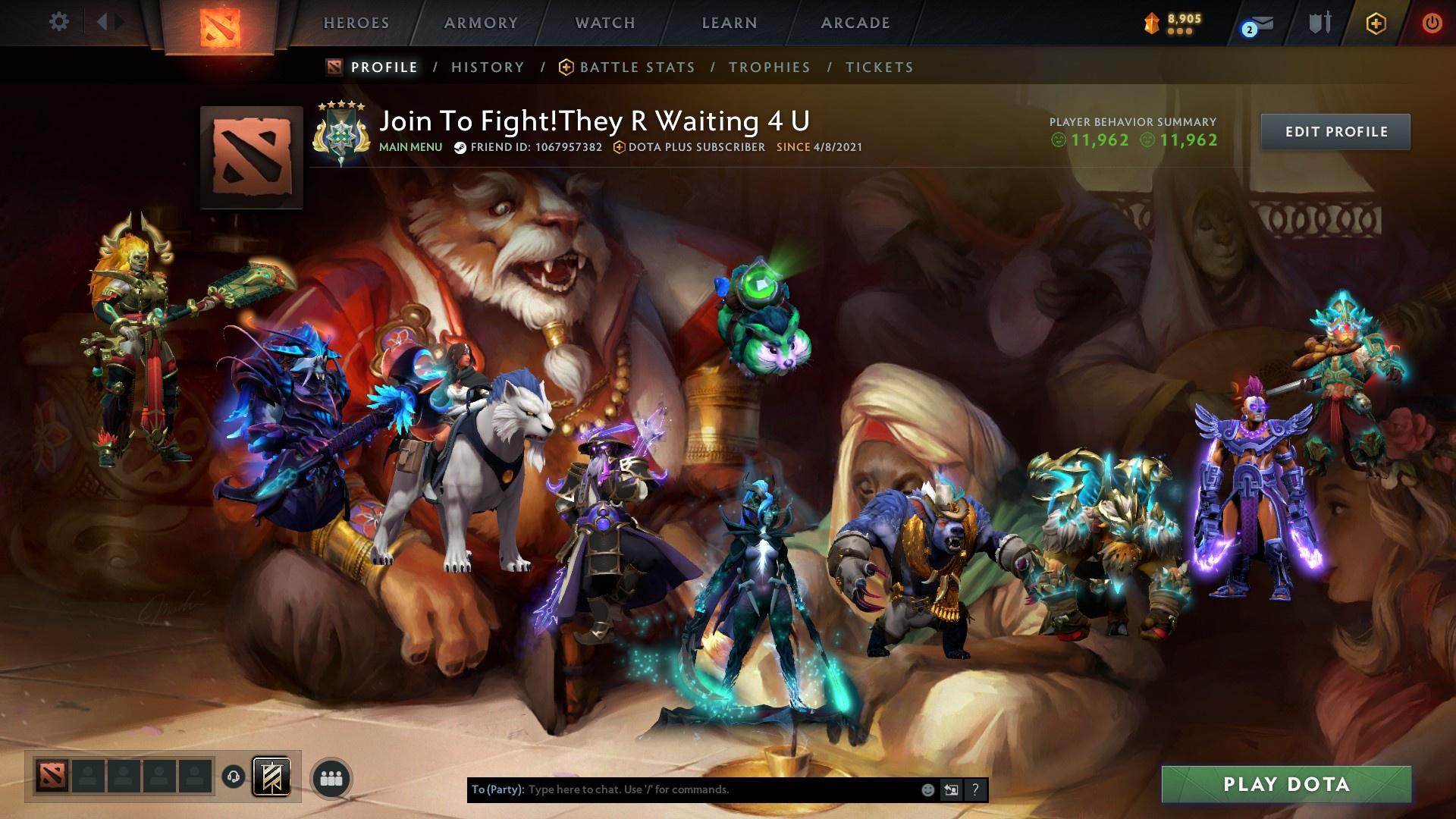Click the screenshot share toggle in chat bar
This screenshot has height=819, width=1456.
(x=950, y=789)
